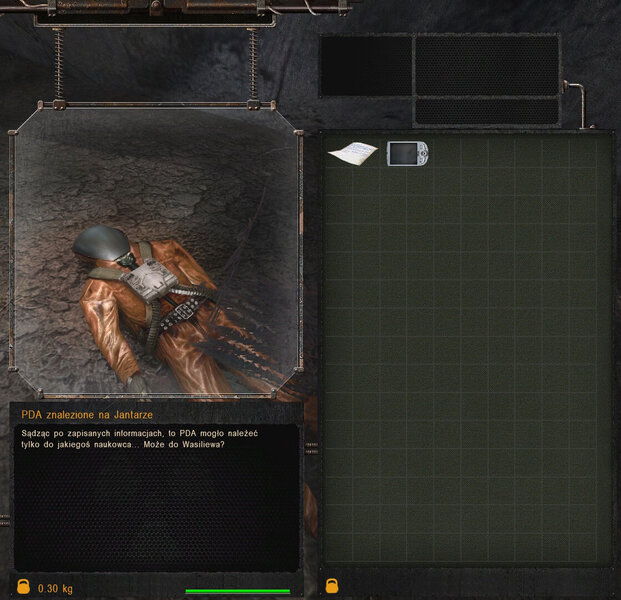Select the PDA found in Jantar

tap(408, 153)
